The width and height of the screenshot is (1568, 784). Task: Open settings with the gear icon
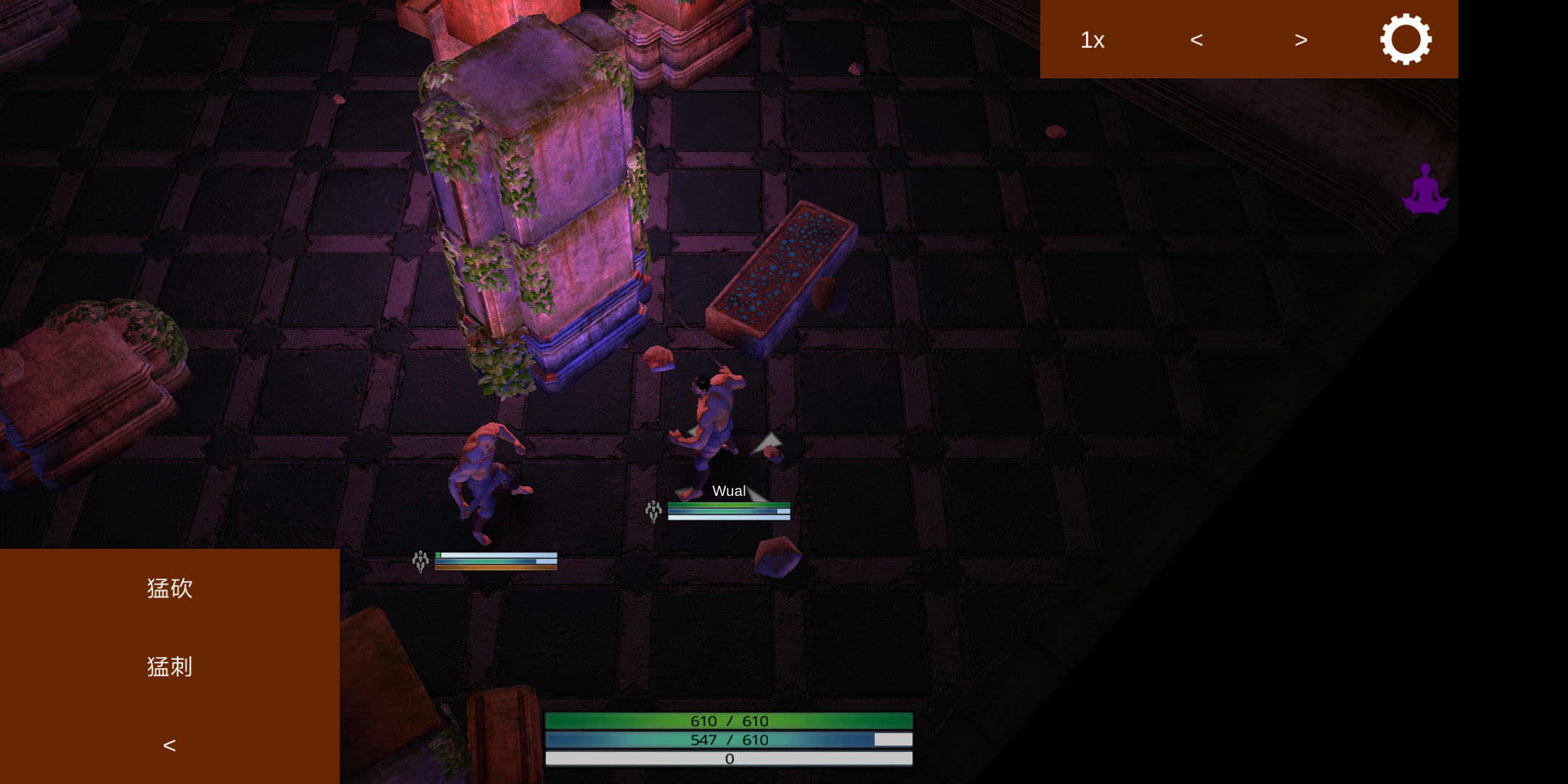click(1405, 39)
